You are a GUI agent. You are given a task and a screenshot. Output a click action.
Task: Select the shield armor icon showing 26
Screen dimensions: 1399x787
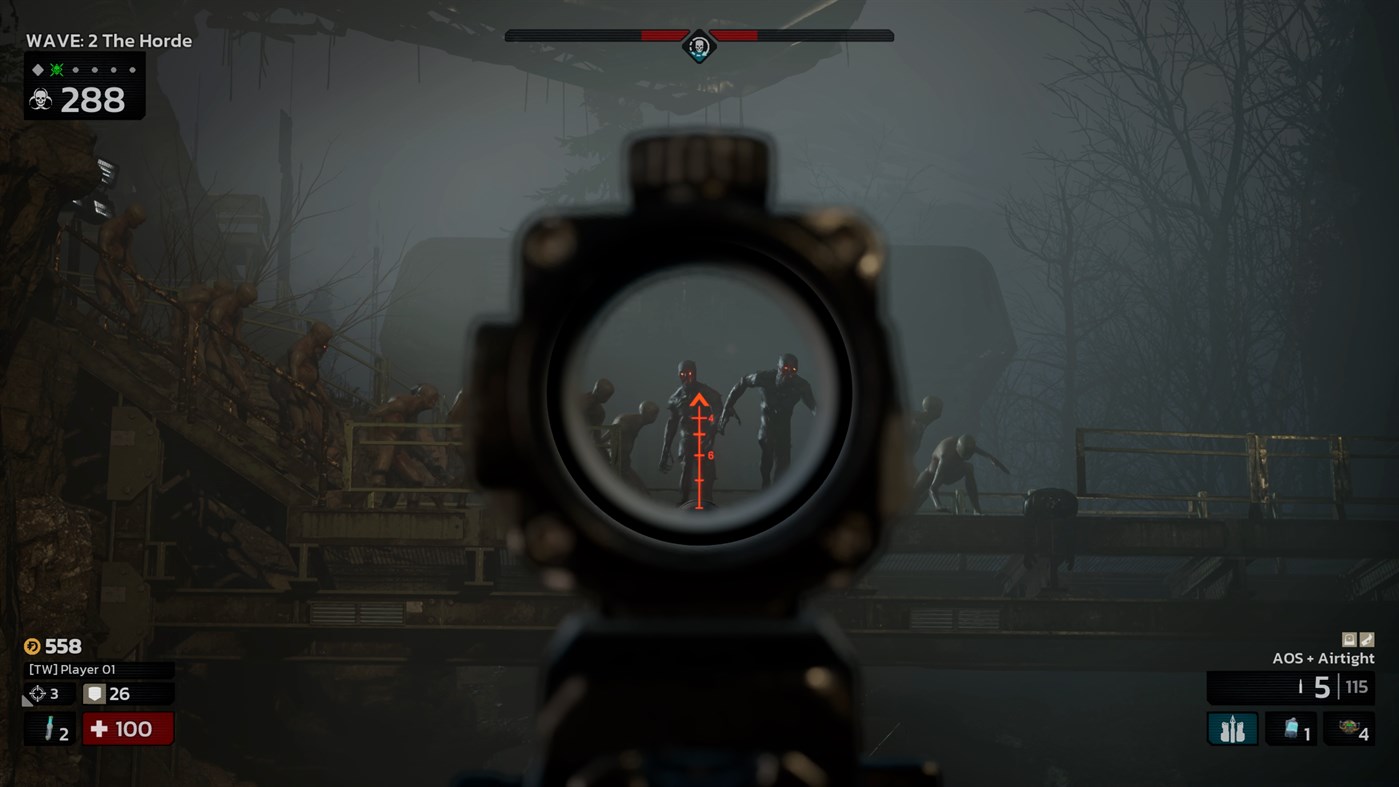(92, 693)
